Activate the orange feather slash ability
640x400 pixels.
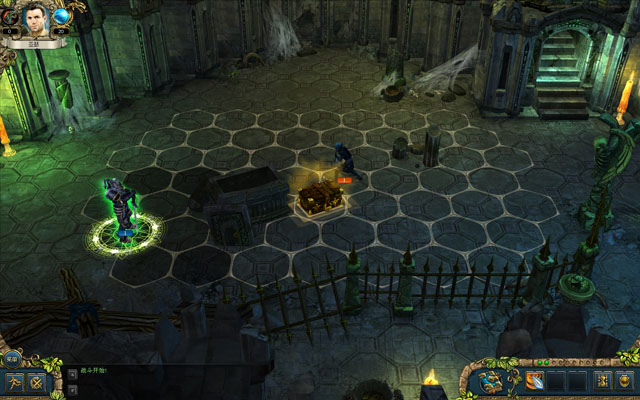coord(532,380)
